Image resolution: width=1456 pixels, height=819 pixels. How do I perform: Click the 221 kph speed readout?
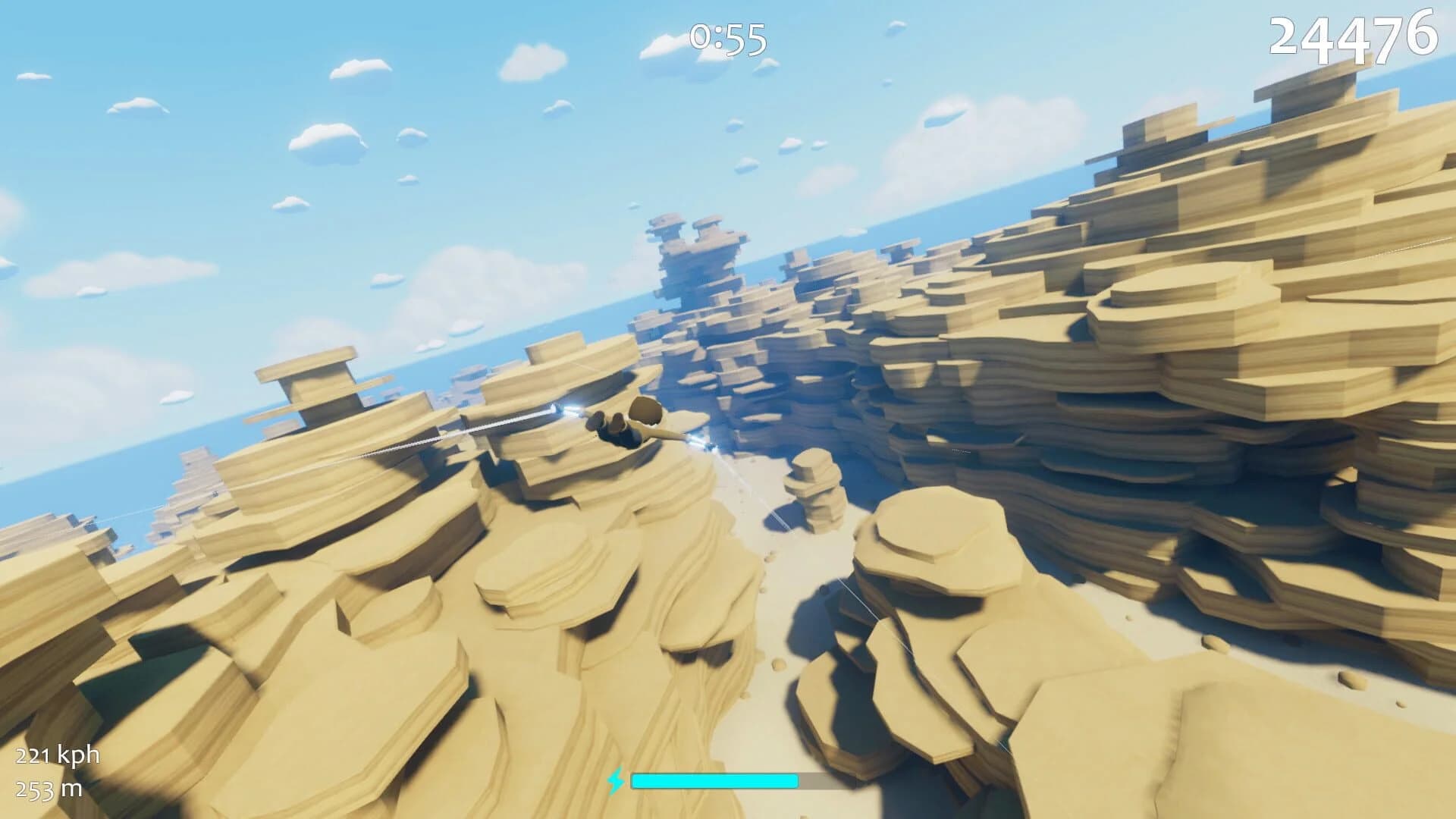click(x=56, y=755)
